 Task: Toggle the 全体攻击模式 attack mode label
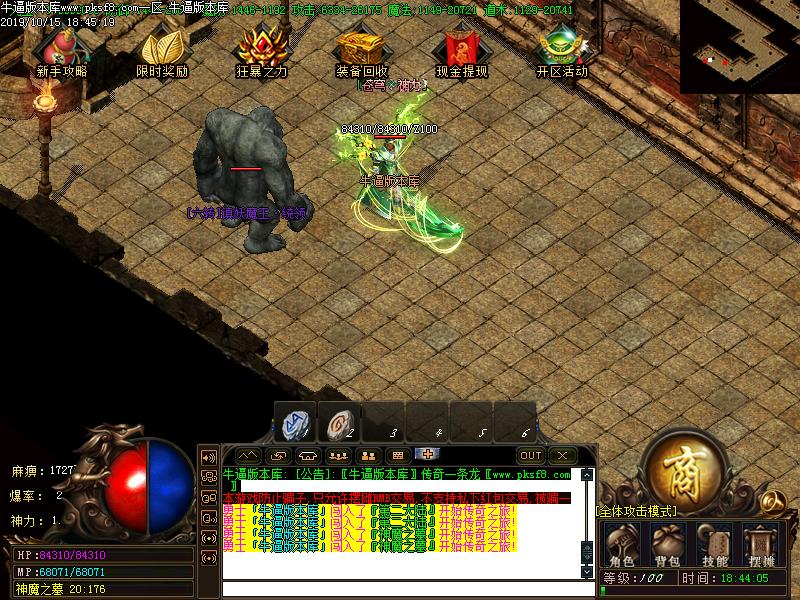click(636, 511)
